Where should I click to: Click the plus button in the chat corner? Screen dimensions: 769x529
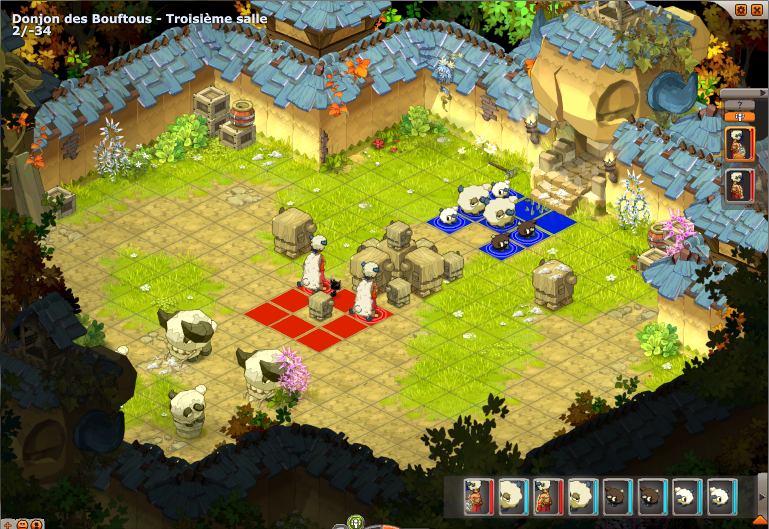click(x=7, y=522)
